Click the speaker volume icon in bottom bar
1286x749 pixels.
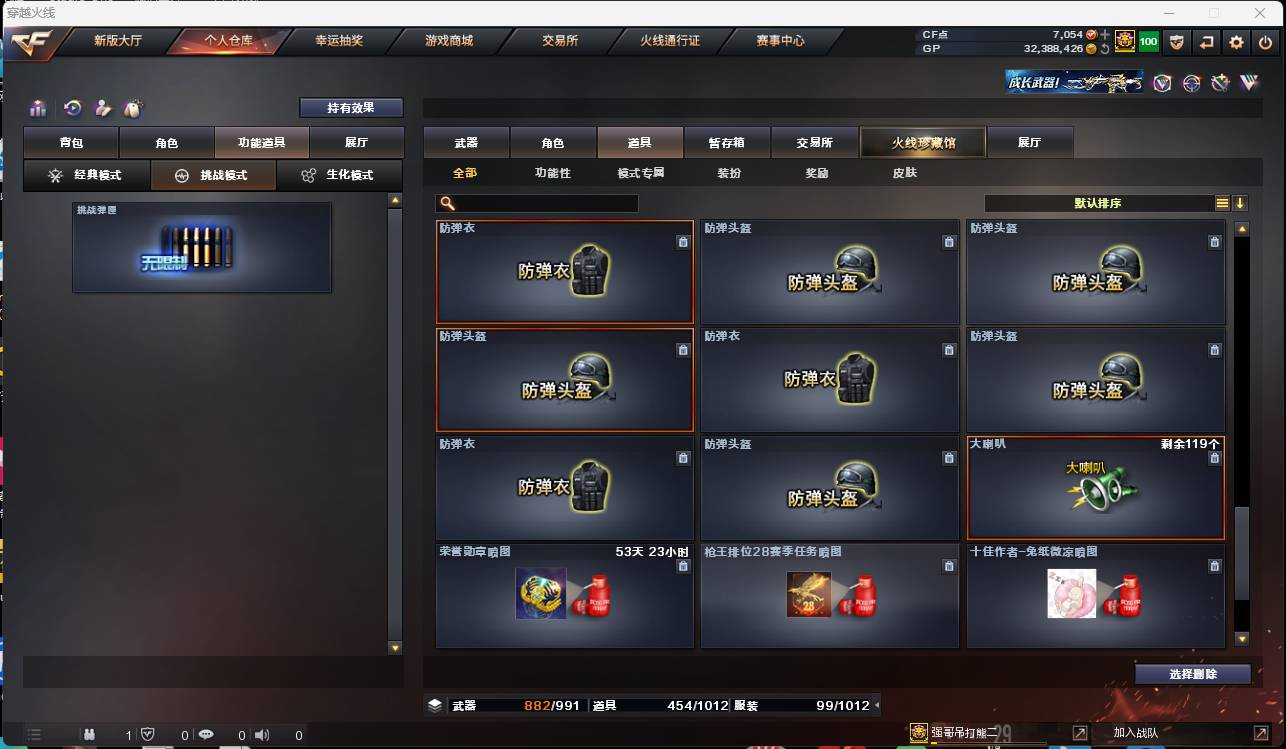[x=262, y=734]
